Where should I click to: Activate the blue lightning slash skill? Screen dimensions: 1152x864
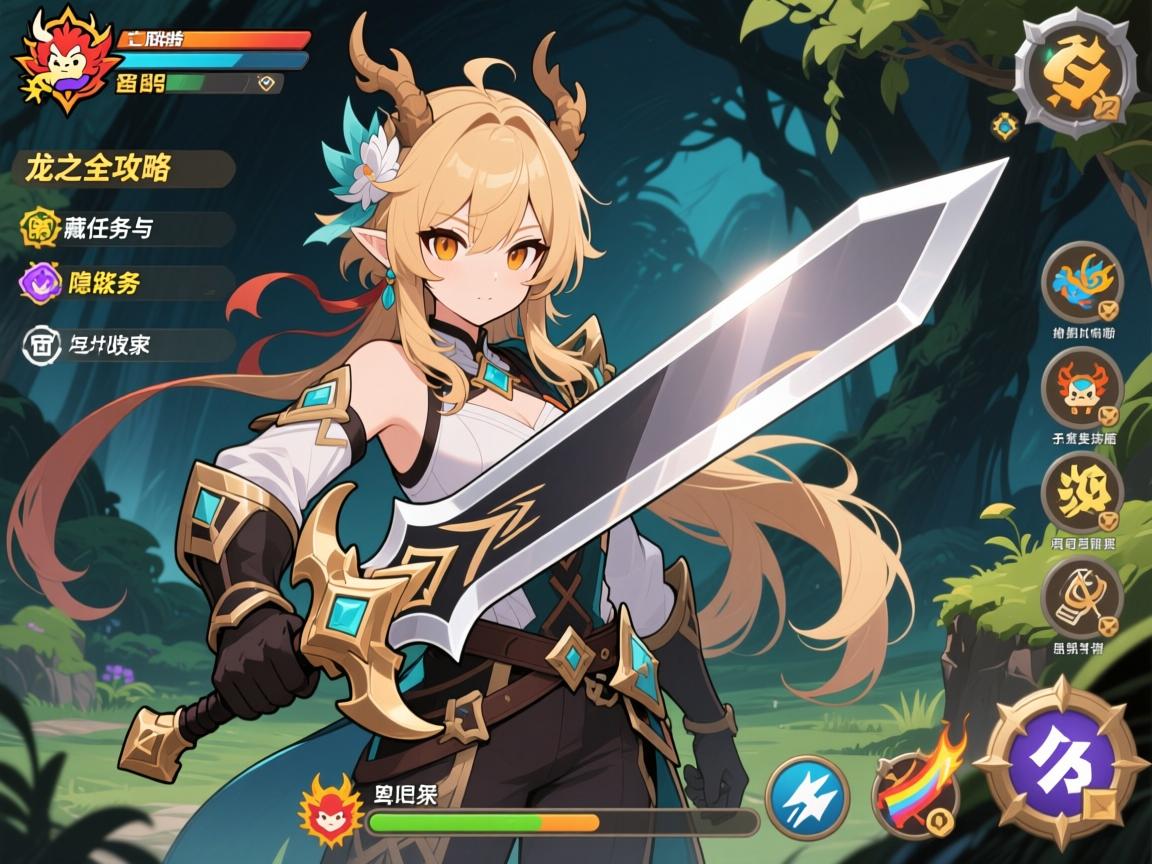tap(807, 797)
